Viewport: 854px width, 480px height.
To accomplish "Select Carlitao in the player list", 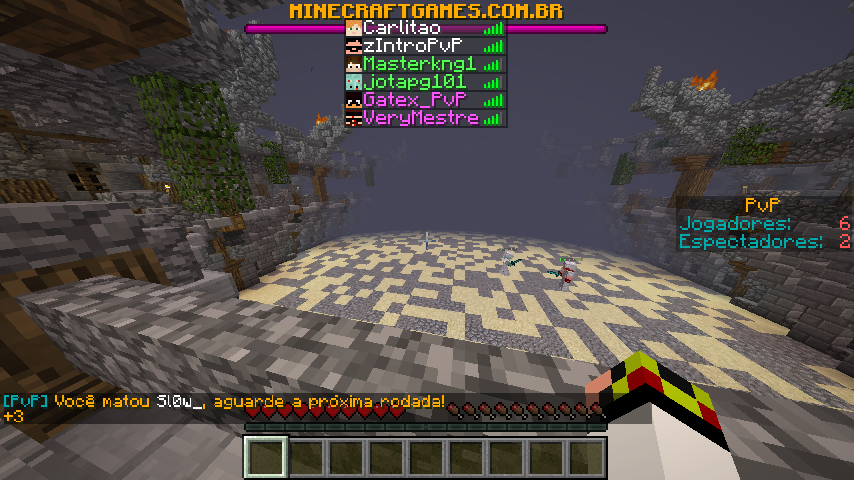I will coord(425,28).
